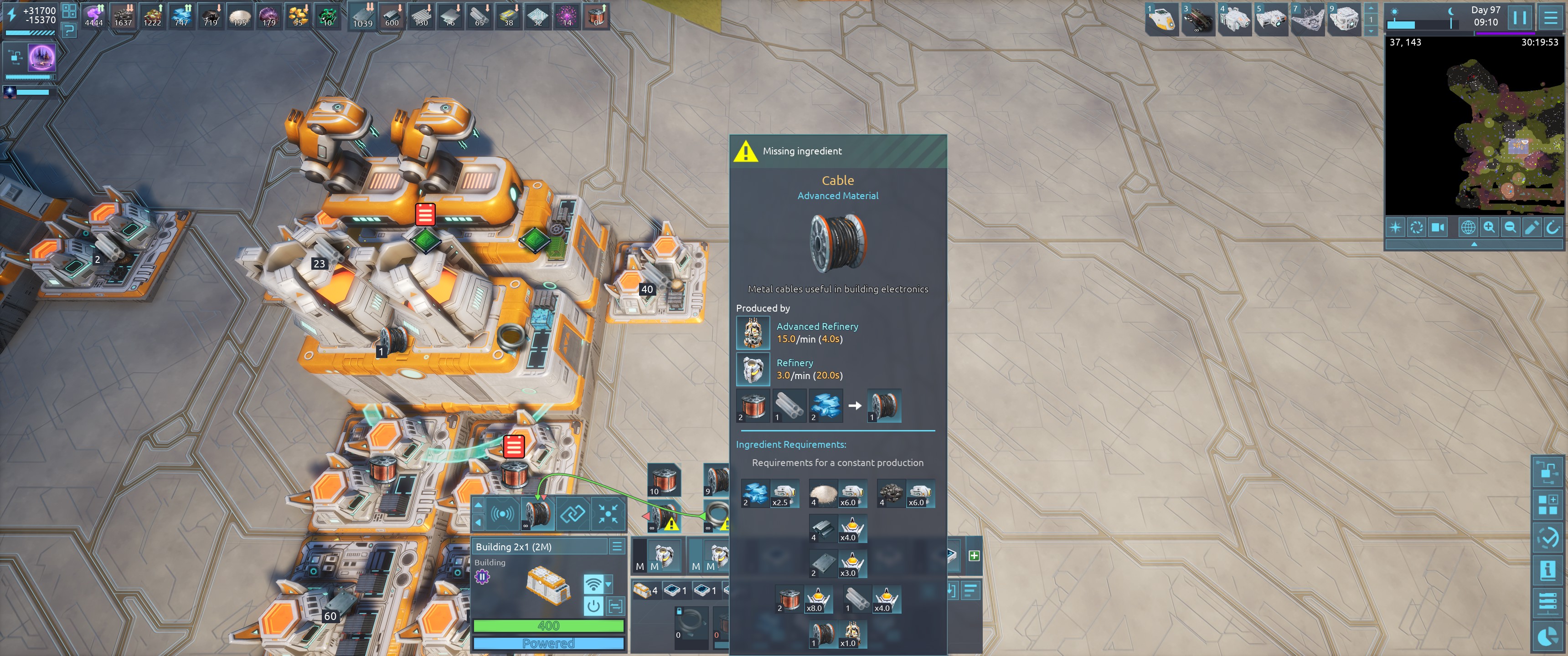Select the purple research dome icon
The image size is (1568, 656).
[42, 58]
